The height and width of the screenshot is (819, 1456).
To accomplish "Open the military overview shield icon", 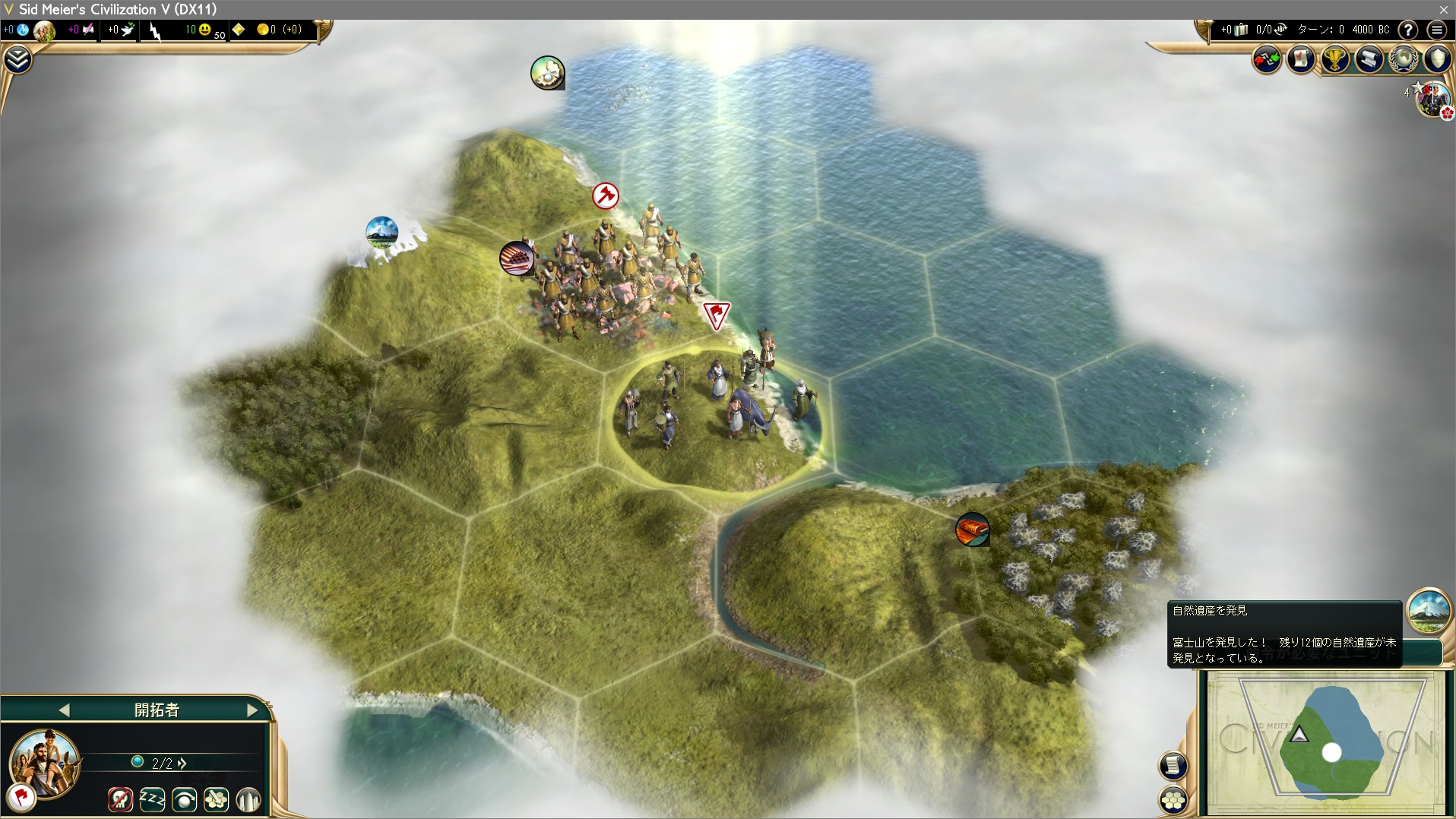I will (1437, 59).
